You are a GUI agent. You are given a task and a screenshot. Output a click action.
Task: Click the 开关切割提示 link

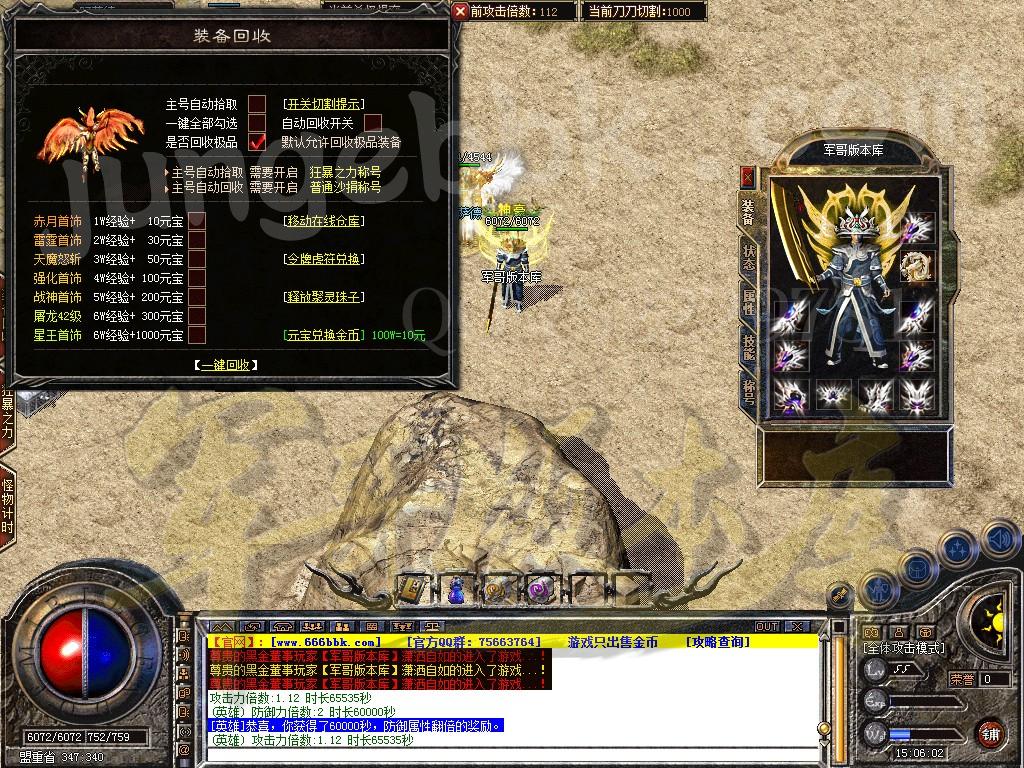[x=323, y=104]
